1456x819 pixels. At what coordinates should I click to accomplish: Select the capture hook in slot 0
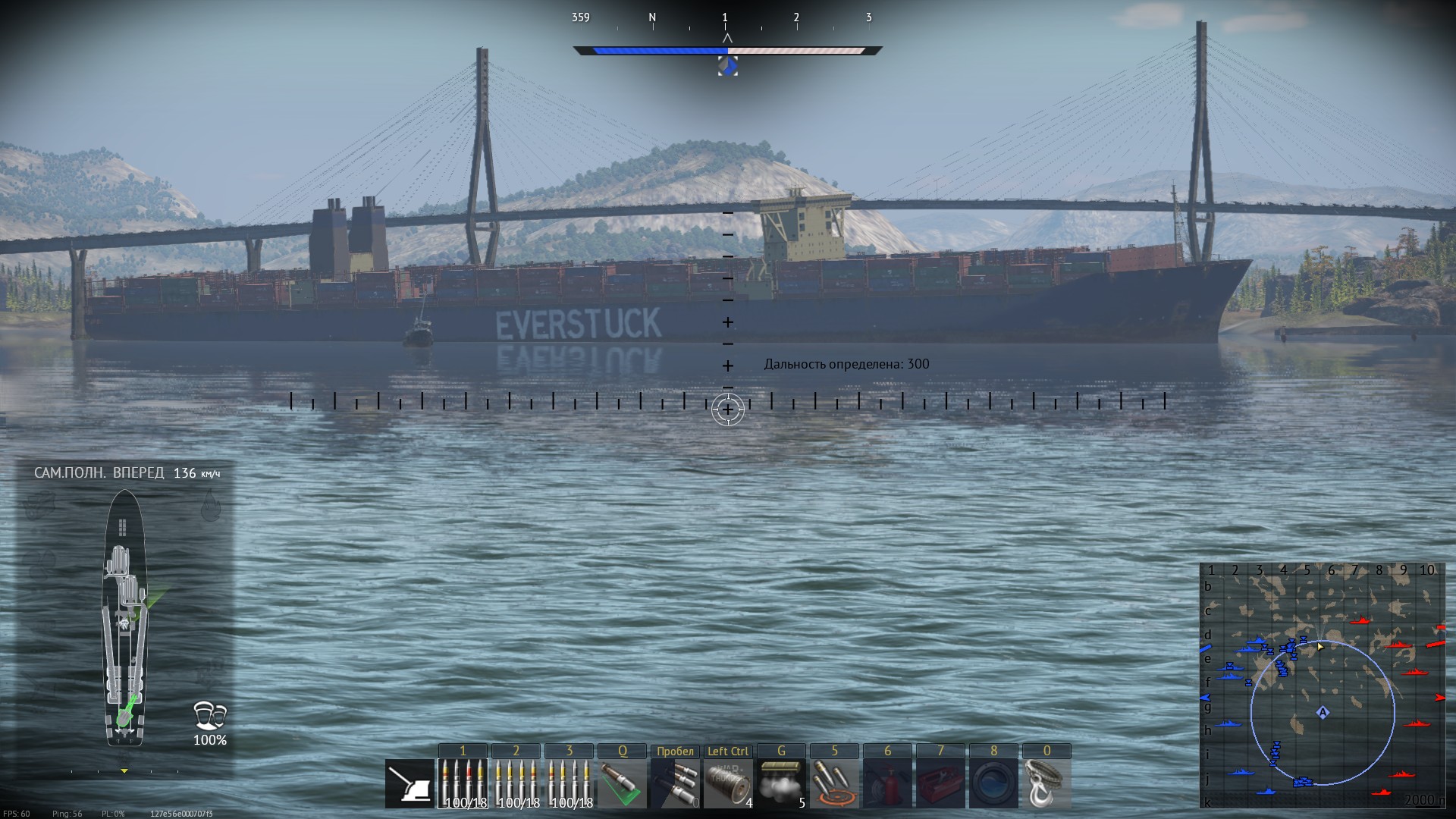pyautogui.click(x=1047, y=781)
